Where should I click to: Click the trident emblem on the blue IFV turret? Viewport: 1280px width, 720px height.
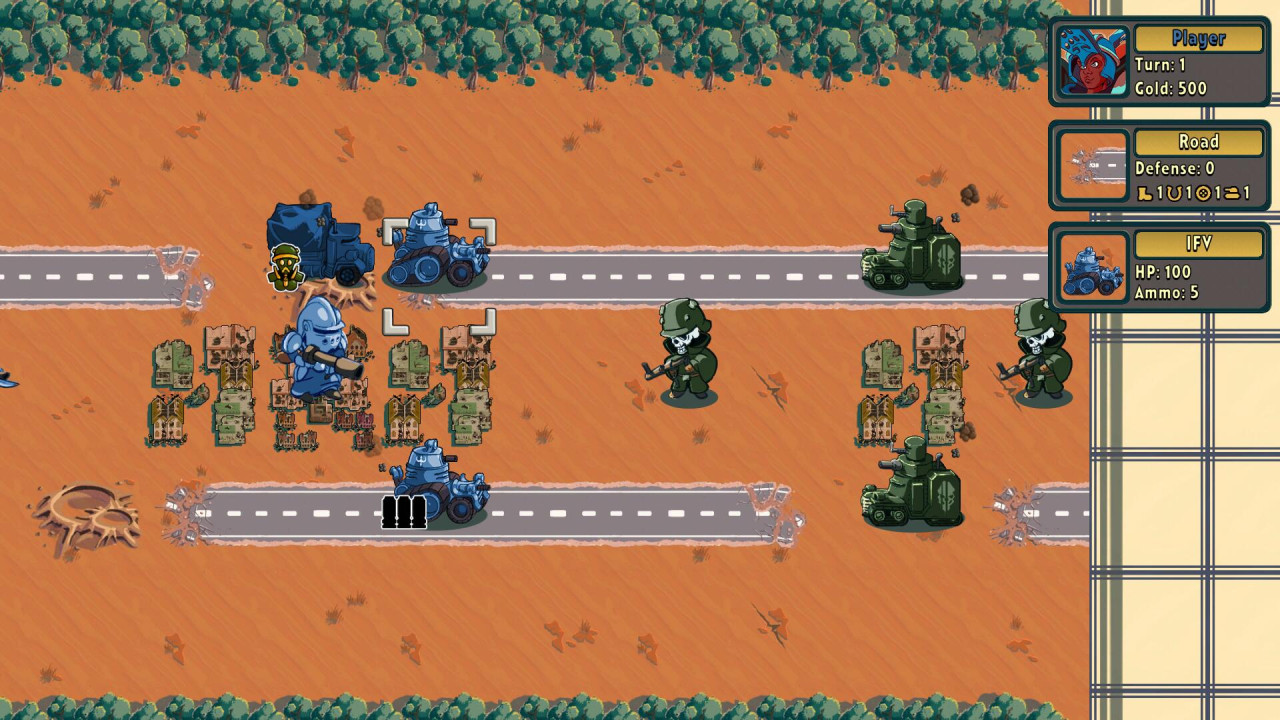click(421, 222)
